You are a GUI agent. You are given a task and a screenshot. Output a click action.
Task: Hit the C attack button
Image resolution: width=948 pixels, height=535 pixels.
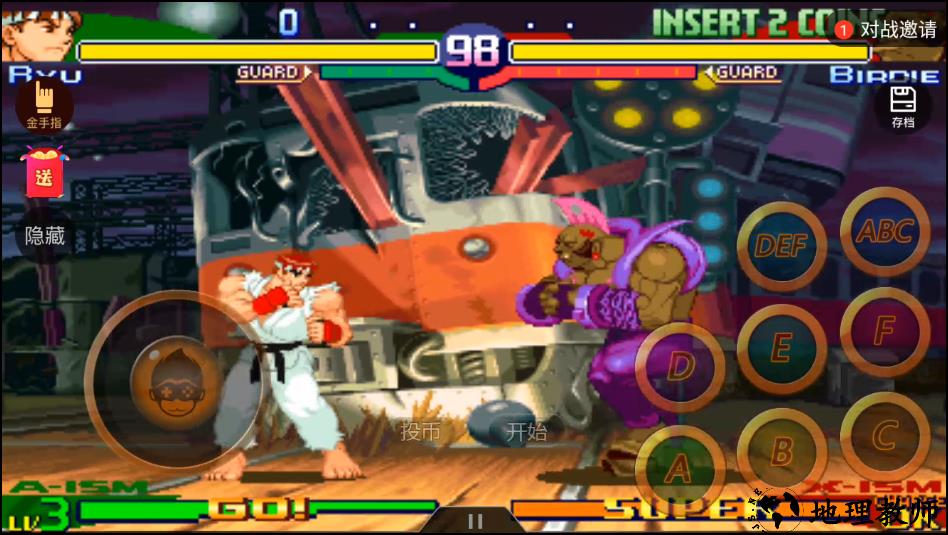884,436
